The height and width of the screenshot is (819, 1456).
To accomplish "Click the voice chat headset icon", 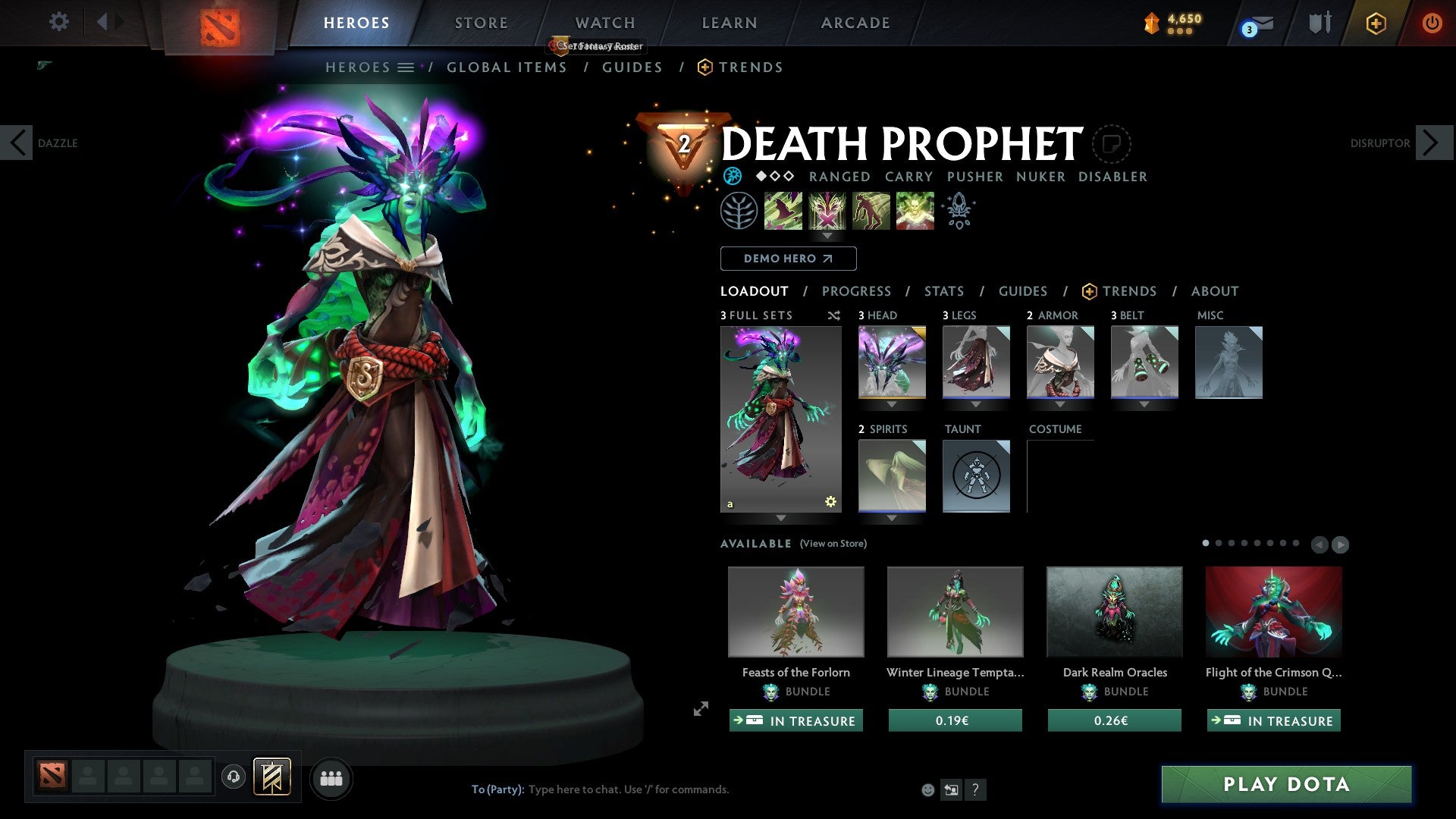I will tap(233, 777).
